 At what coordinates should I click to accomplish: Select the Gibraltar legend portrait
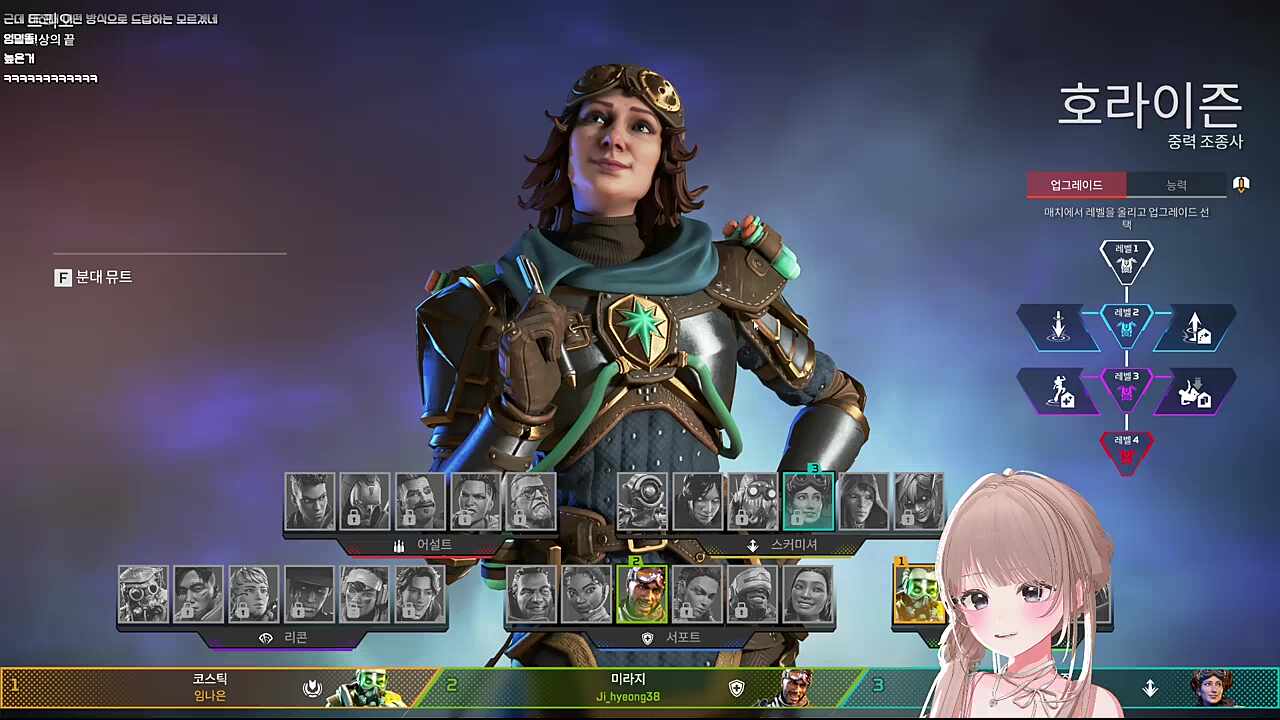tap(531, 594)
